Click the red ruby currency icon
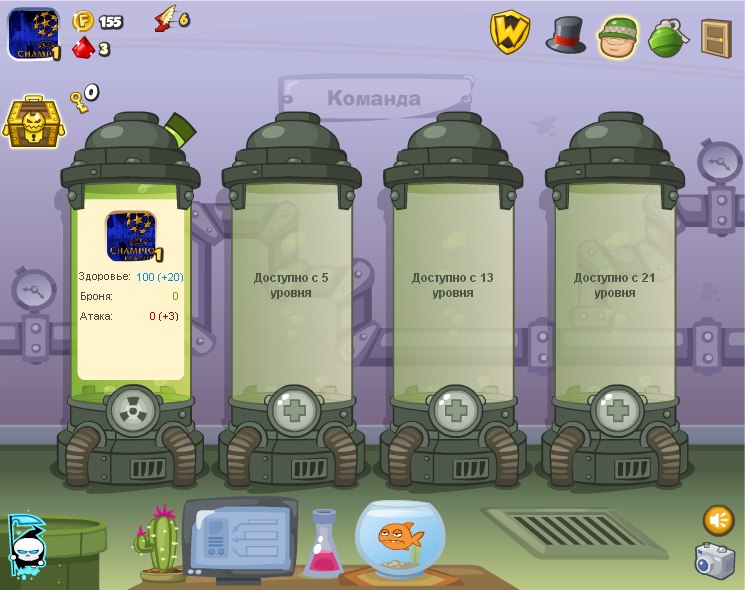Image resolution: width=745 pixels, height=590 pixels. coord(84,47)
